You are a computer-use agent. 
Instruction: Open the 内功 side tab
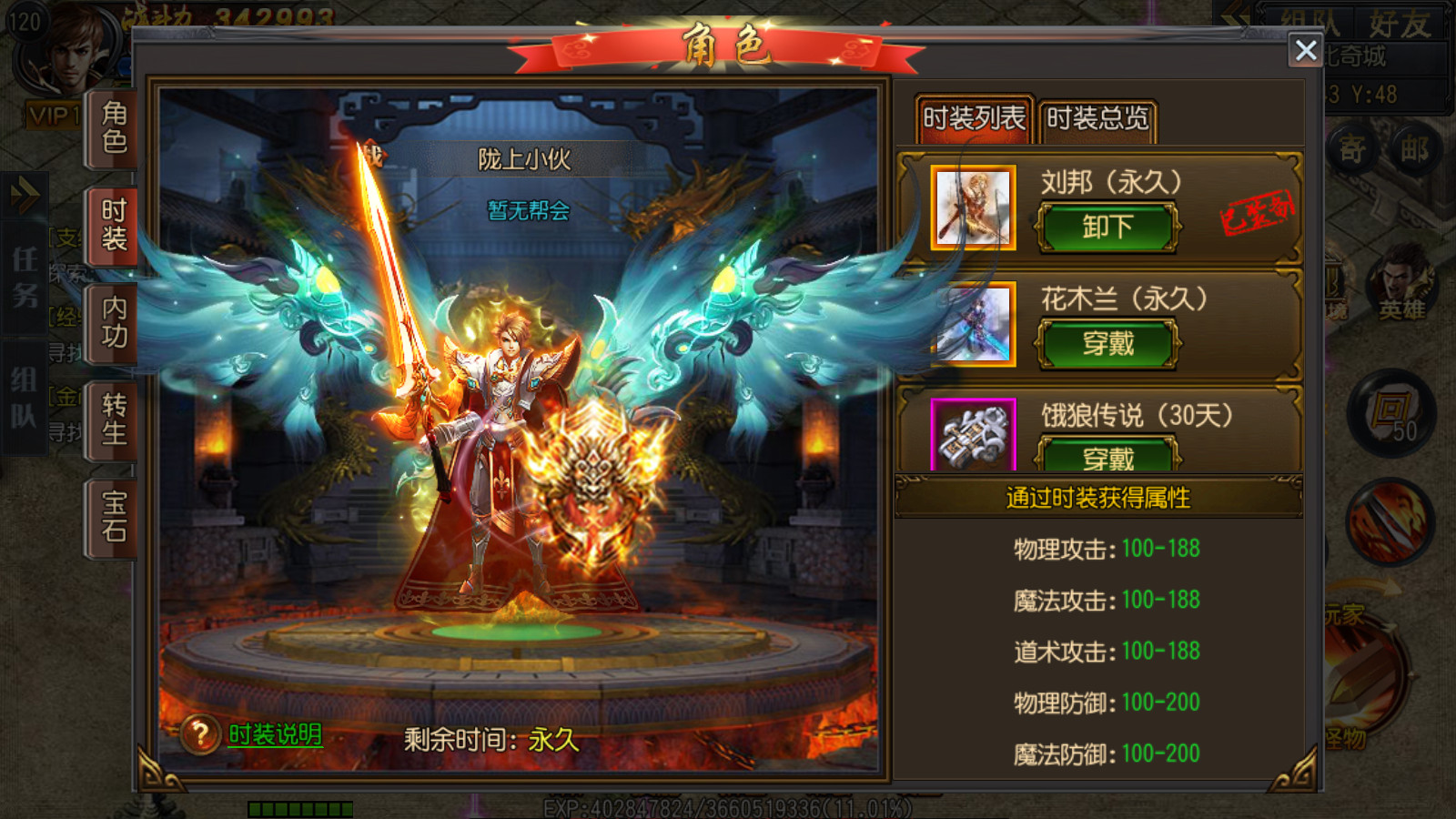(x=114, y=323)
